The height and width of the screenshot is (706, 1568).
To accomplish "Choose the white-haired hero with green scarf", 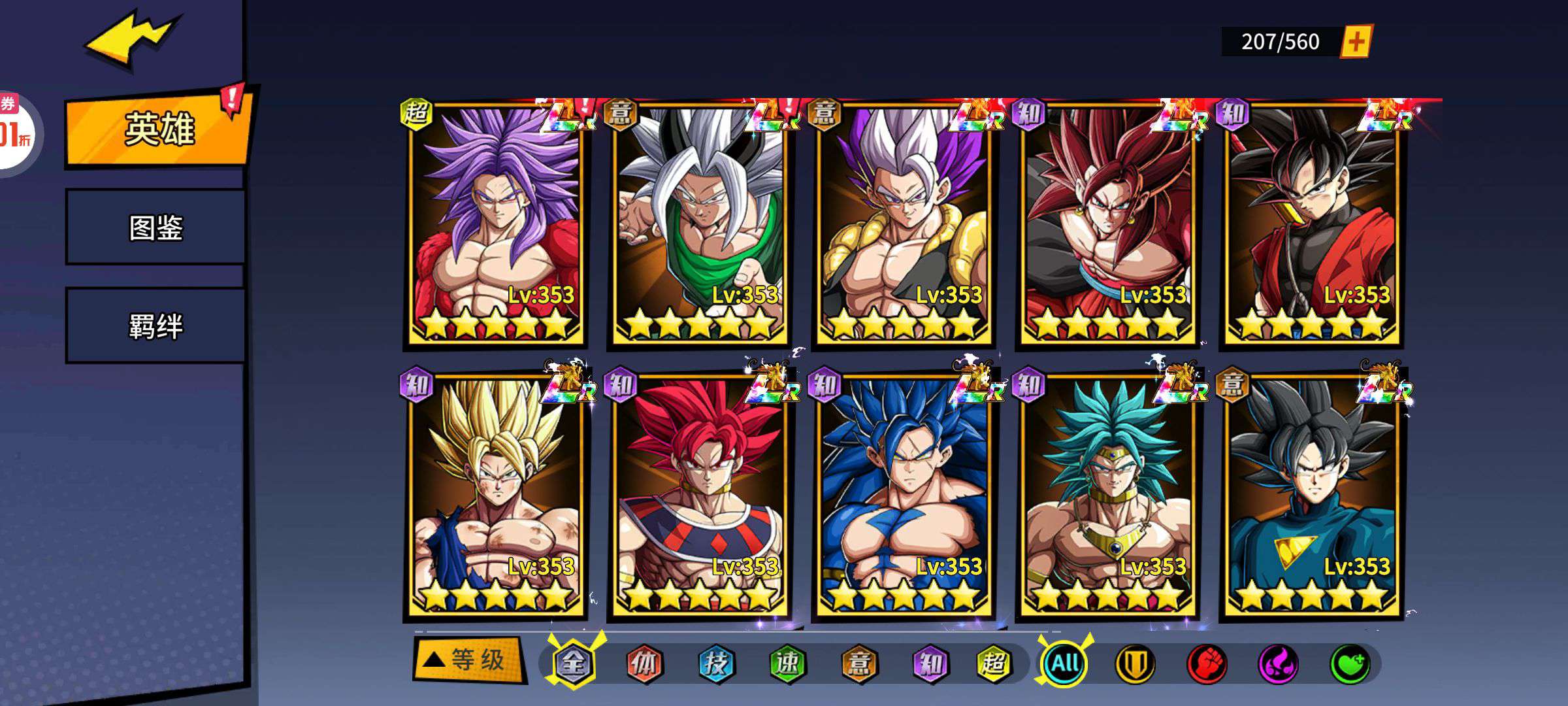I will pyautogui.click(x=699, y=222).
